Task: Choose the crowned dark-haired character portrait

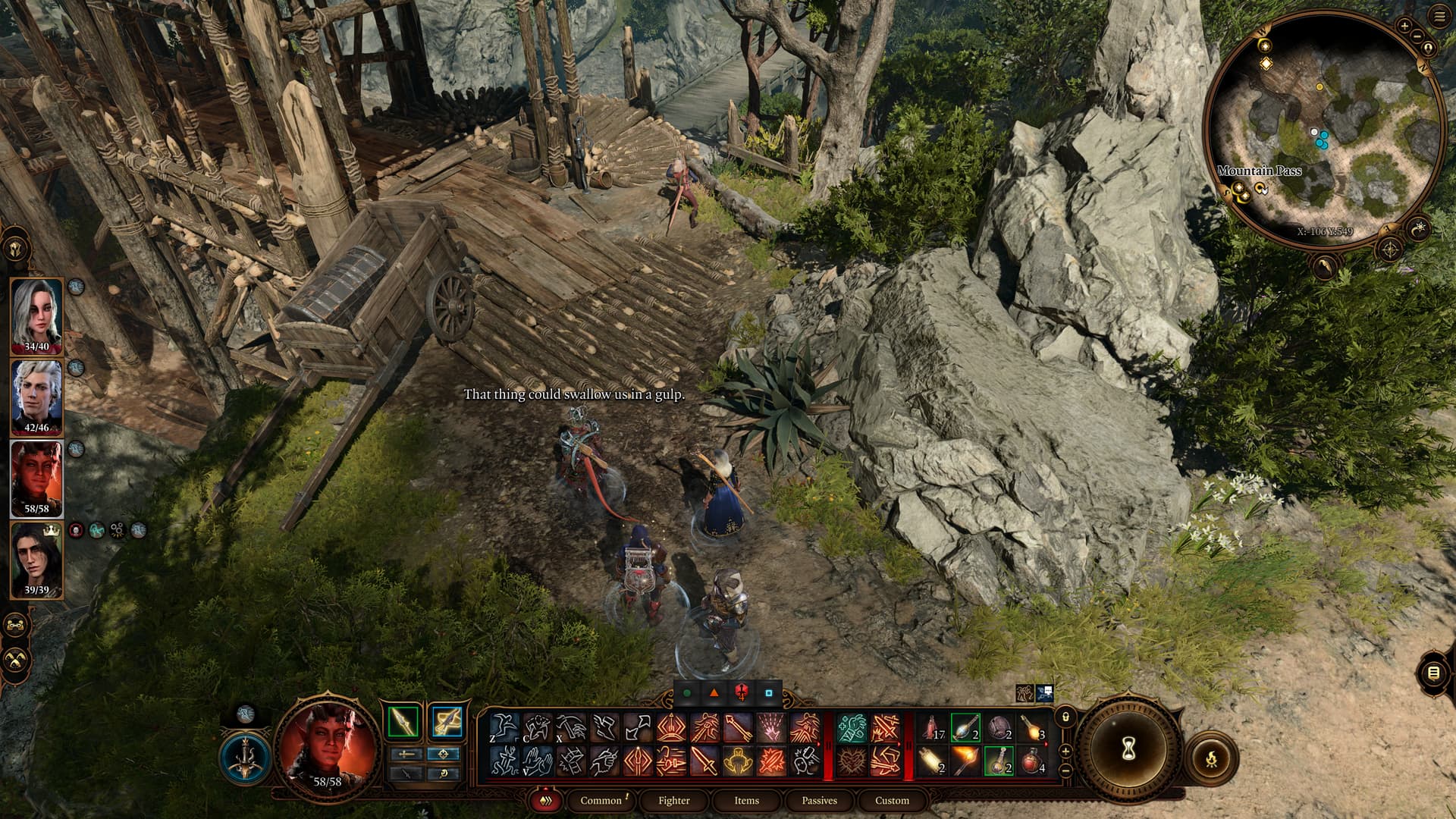Action: [x=36, y=560]
